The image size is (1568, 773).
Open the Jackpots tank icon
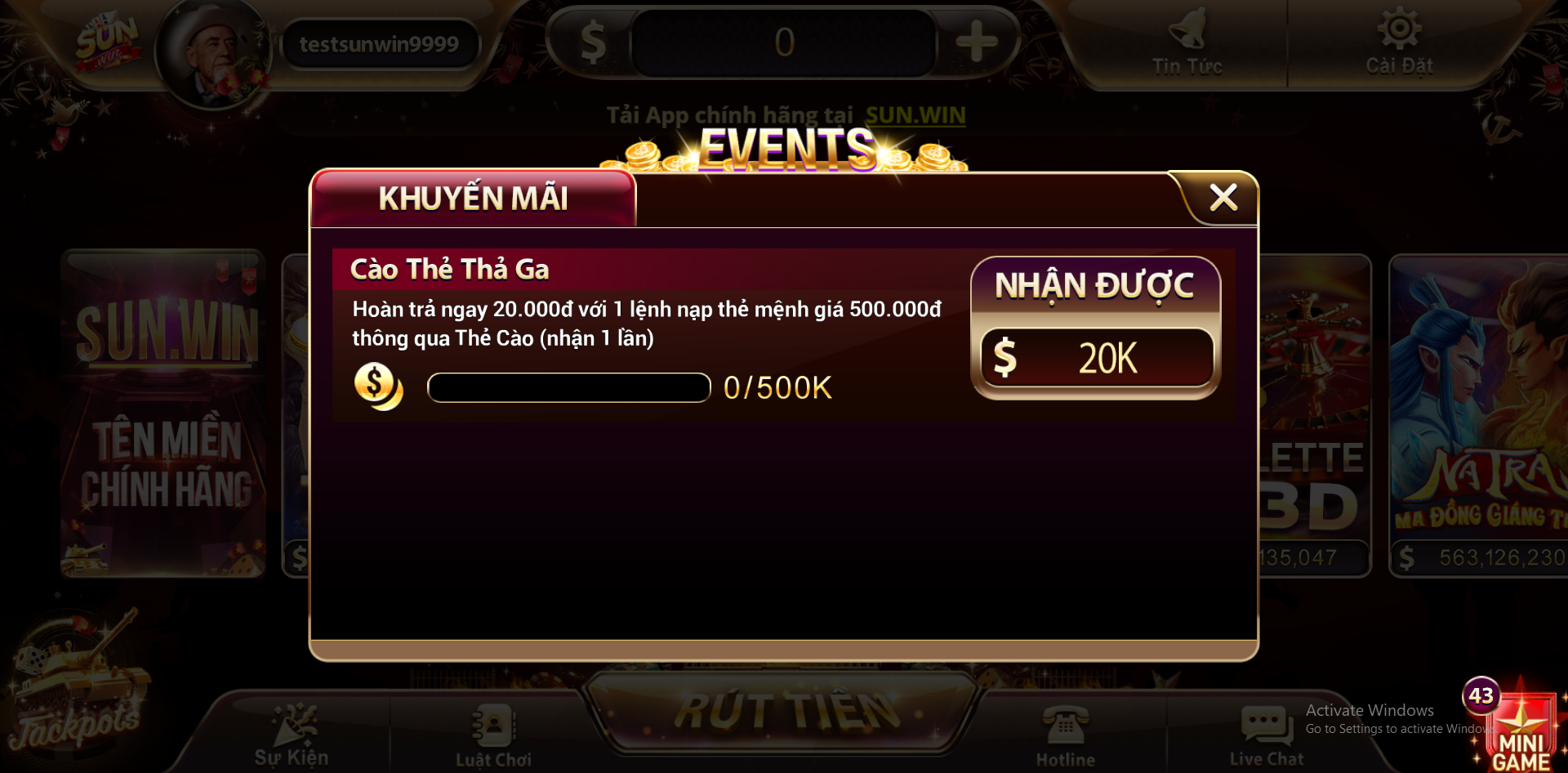point(78,686)
